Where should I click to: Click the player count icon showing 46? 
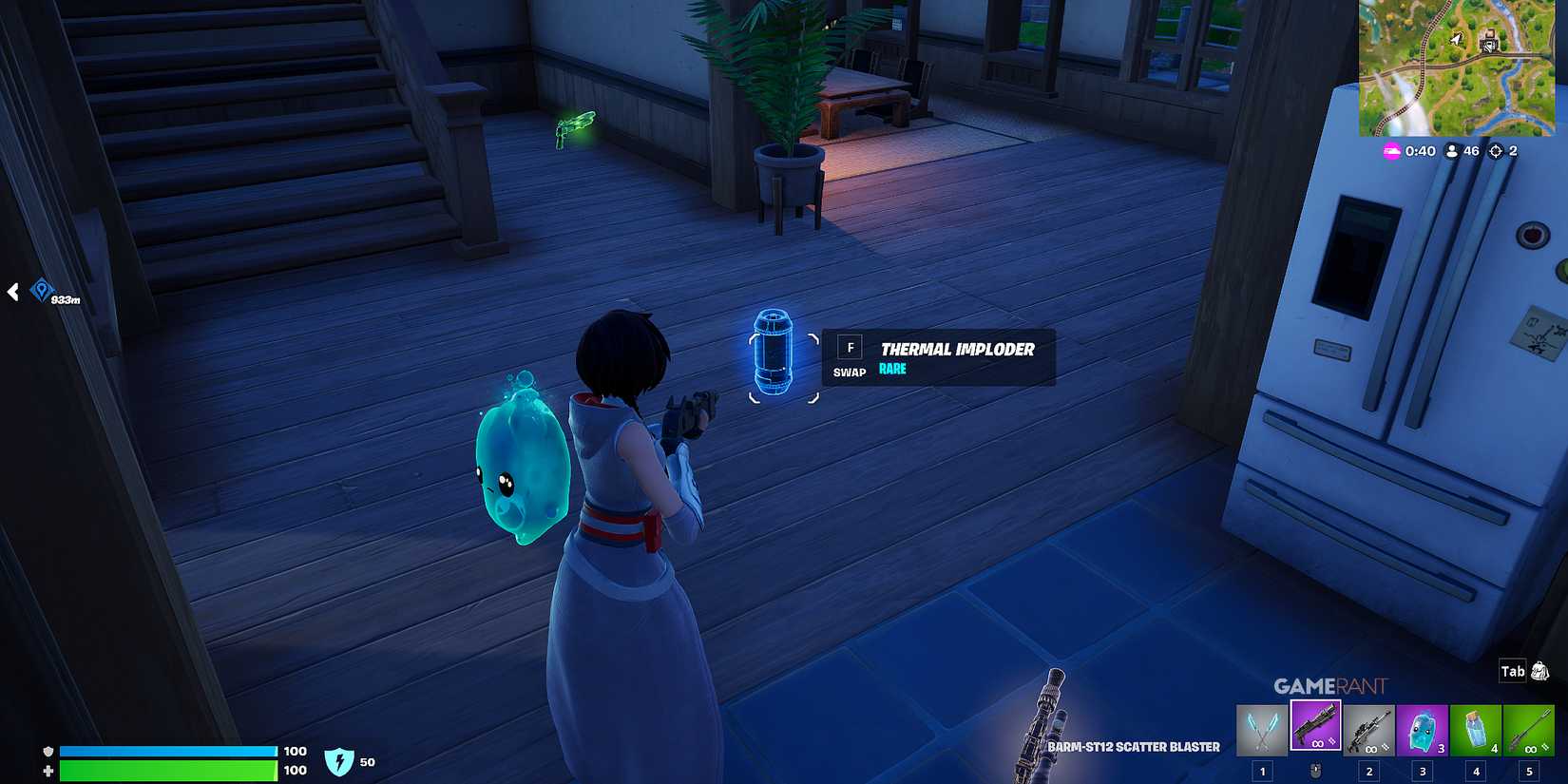click(1451, 150)
